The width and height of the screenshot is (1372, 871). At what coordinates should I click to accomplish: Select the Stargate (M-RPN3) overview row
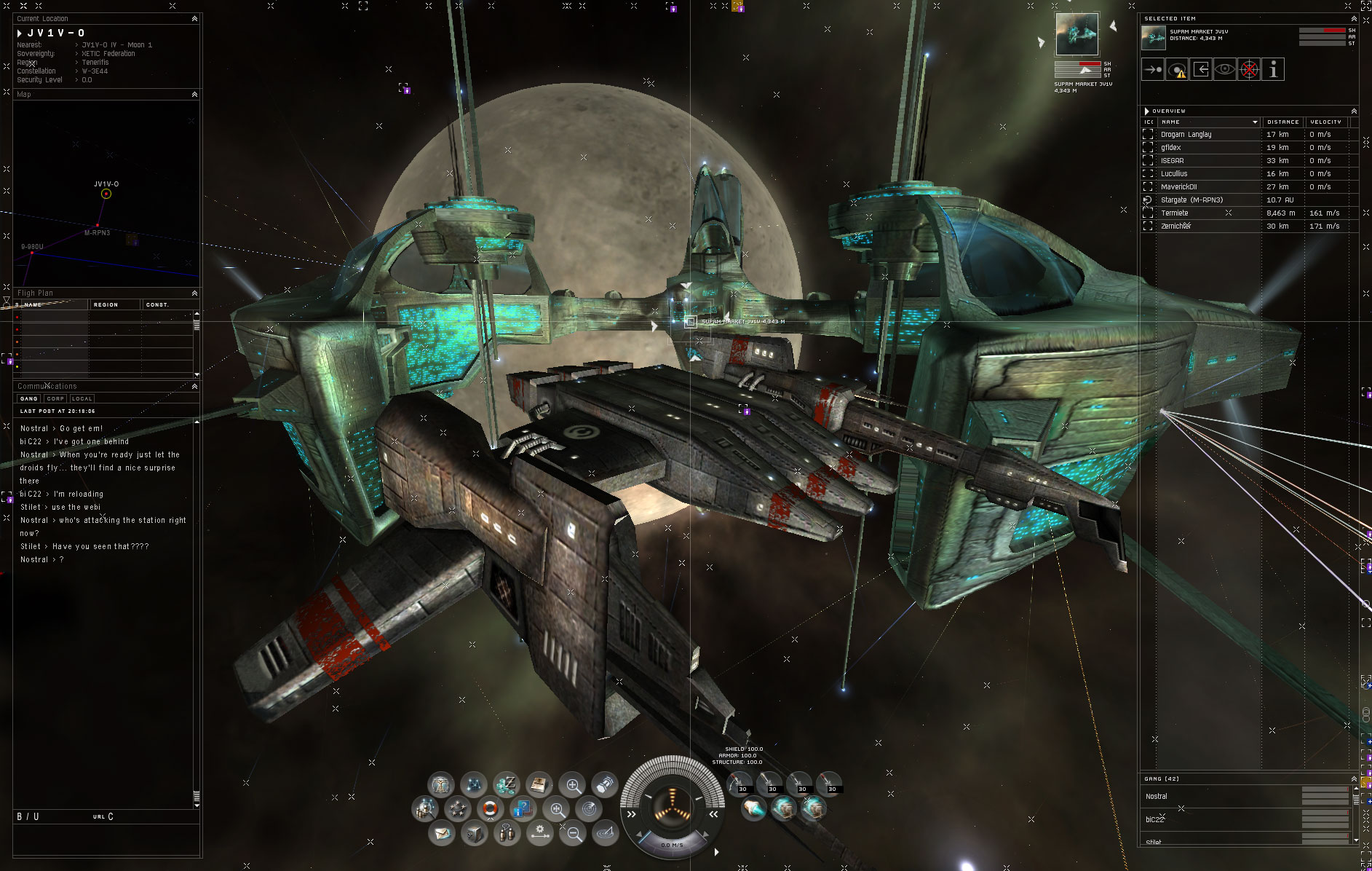coord(1191,200)
